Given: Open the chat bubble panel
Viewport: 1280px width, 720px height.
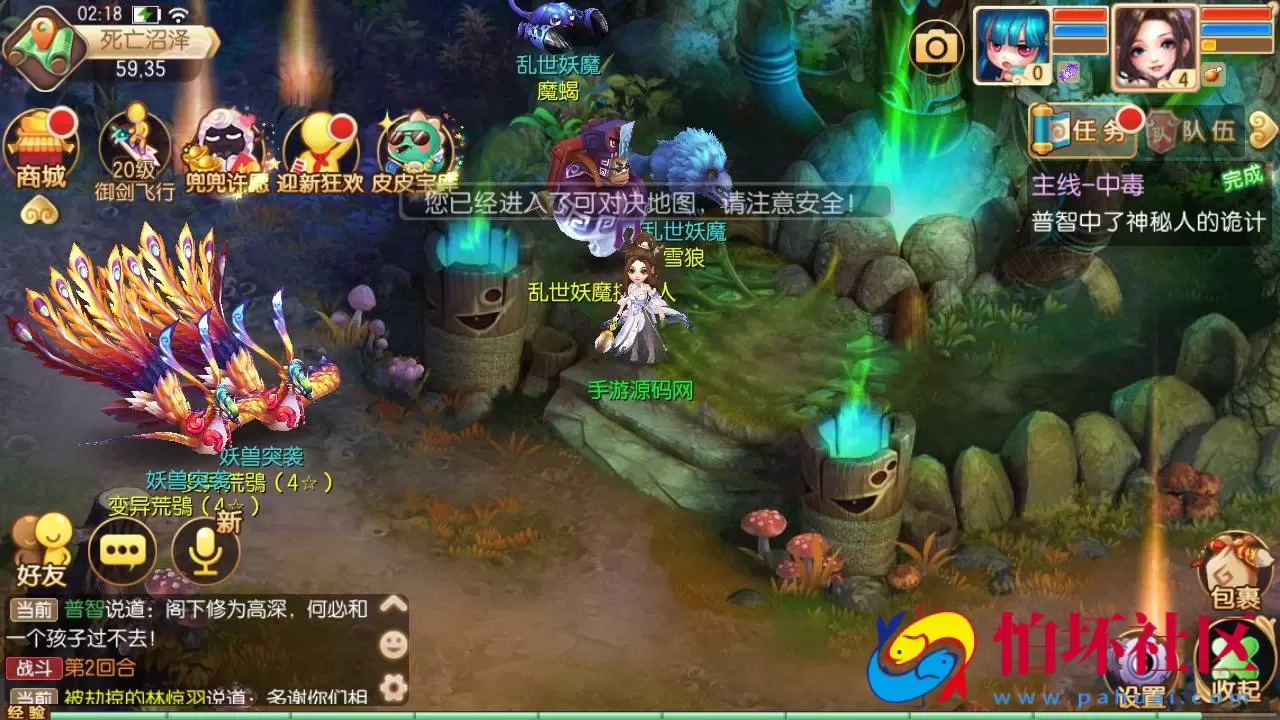Looking at the screenshot, I should pos(122,550).
